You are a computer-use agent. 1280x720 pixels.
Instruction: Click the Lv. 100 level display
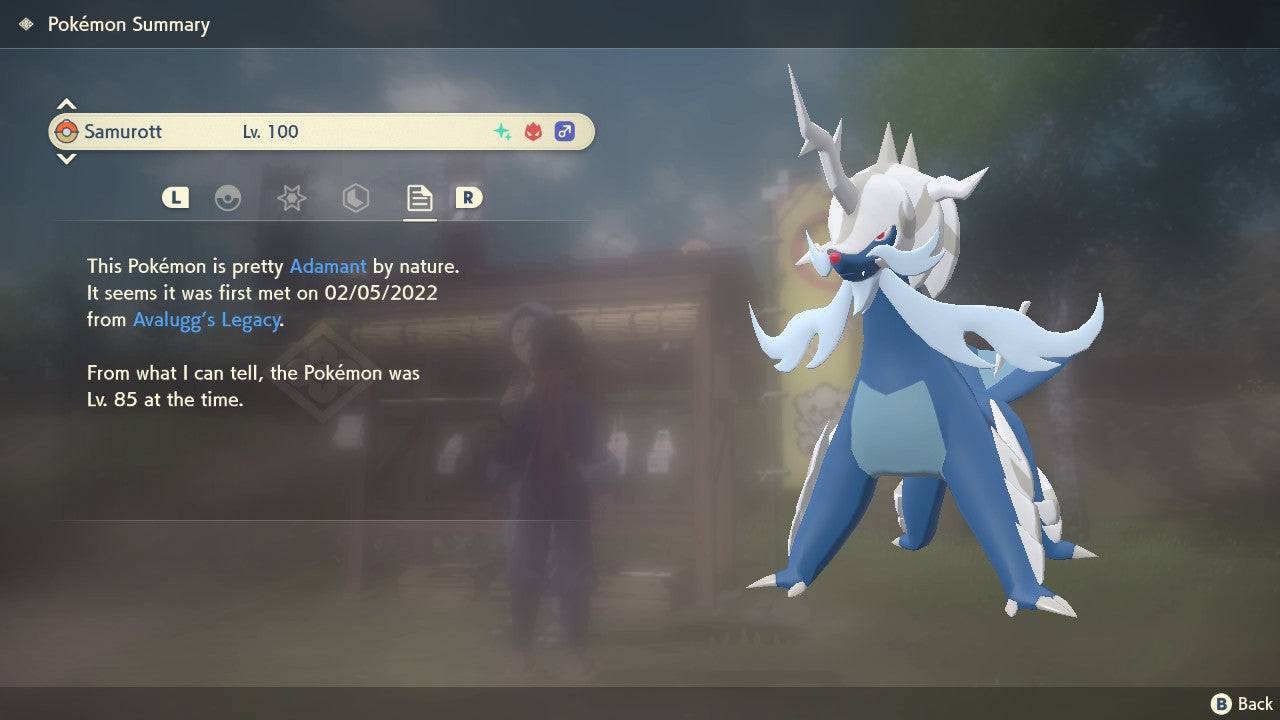(271, 131)
